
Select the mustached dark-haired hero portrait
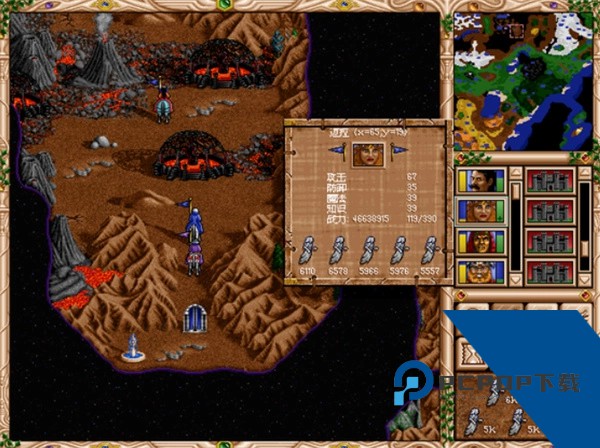[478, 181]
